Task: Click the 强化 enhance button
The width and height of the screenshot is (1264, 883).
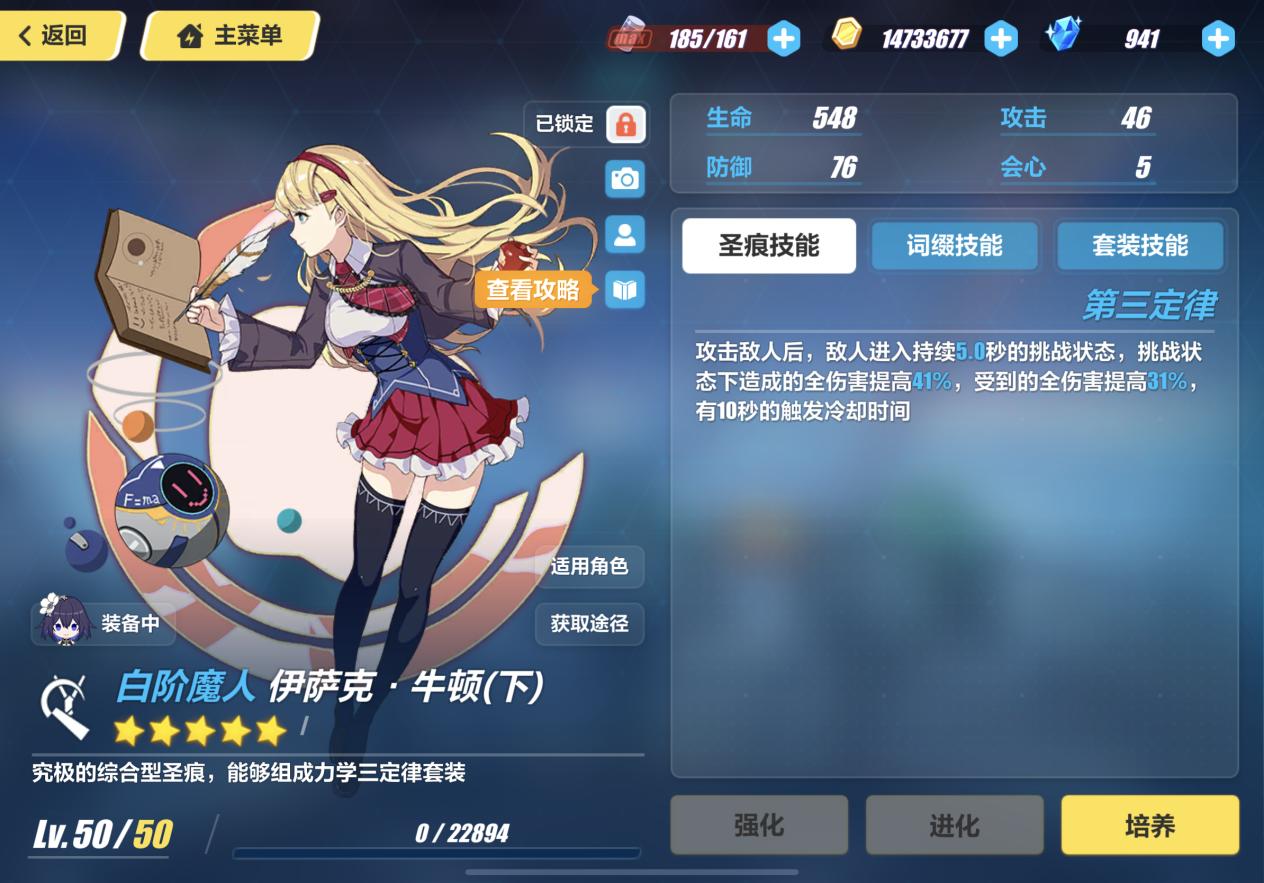Action: pos(759,825)
